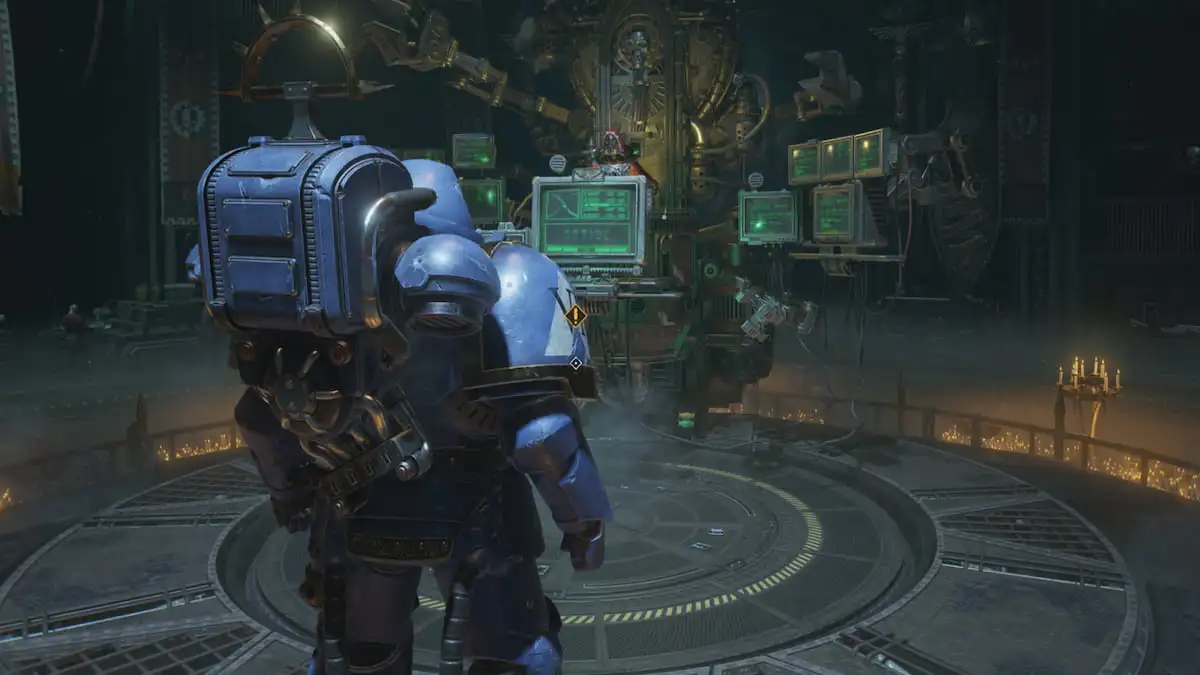
Task: Select the round list icon above the right single monitor
Action: (x=755, y=180)
